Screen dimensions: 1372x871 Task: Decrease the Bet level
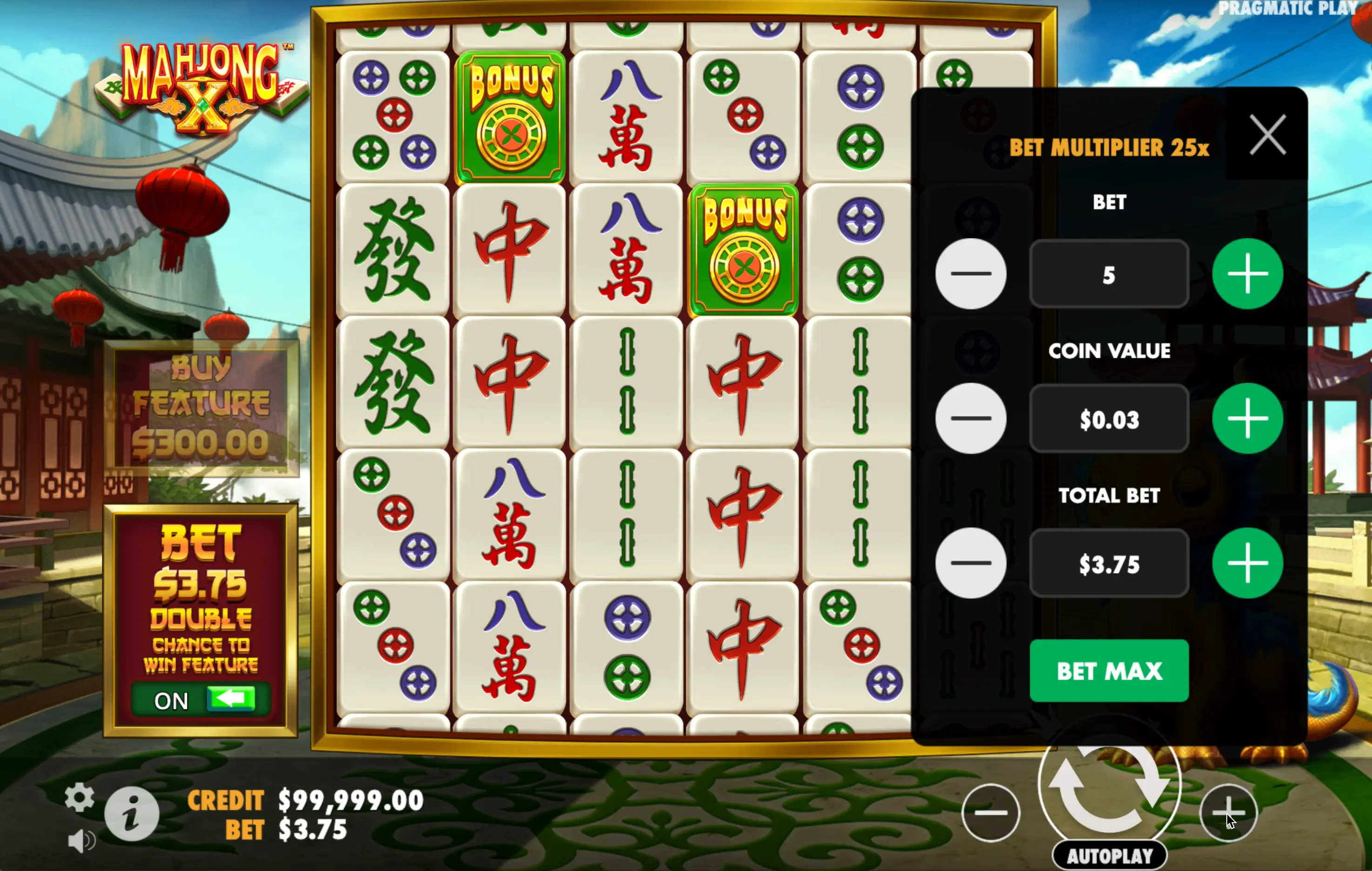click(970, 274)
